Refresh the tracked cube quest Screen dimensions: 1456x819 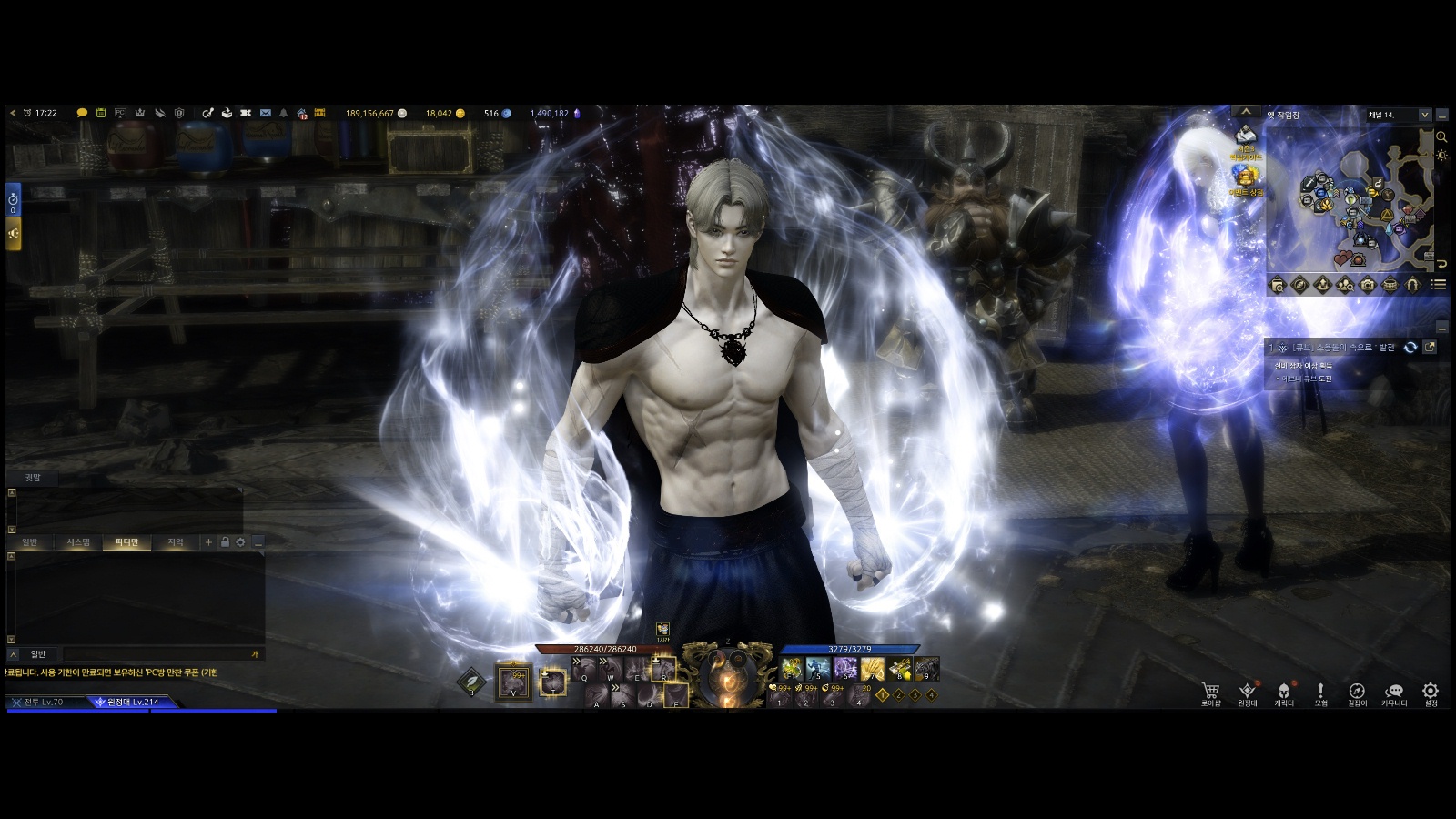click(x=1410, y=348)
